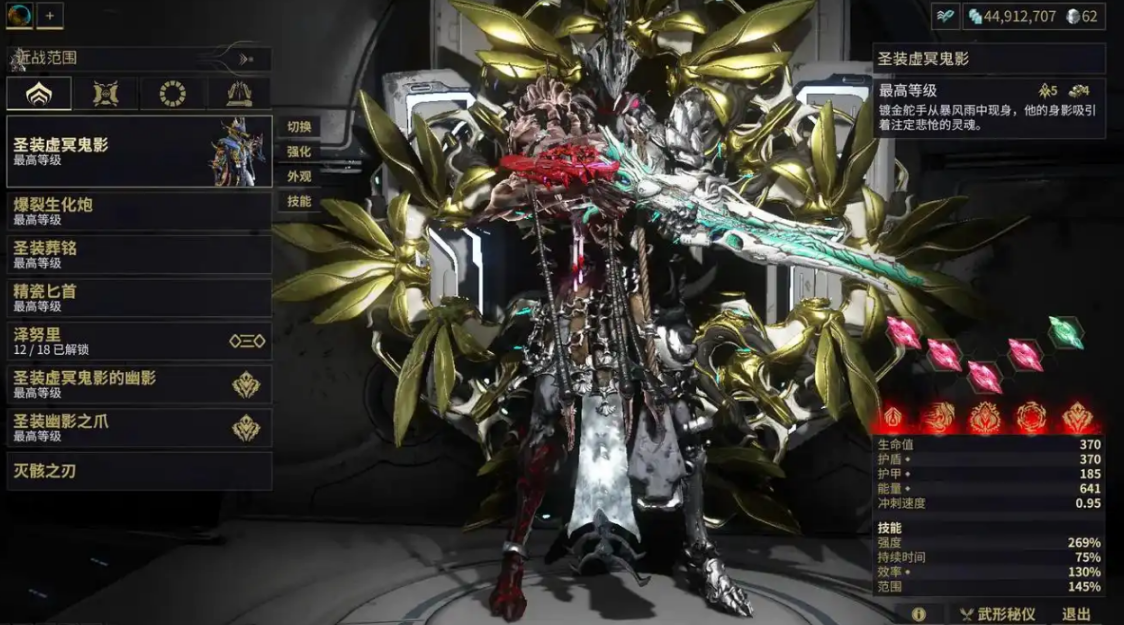Open the 圣装虚冥鬼影的幽影 entry
This screenshot has width=1124, height=625.
pyautogui.click(x=139, y=384)
